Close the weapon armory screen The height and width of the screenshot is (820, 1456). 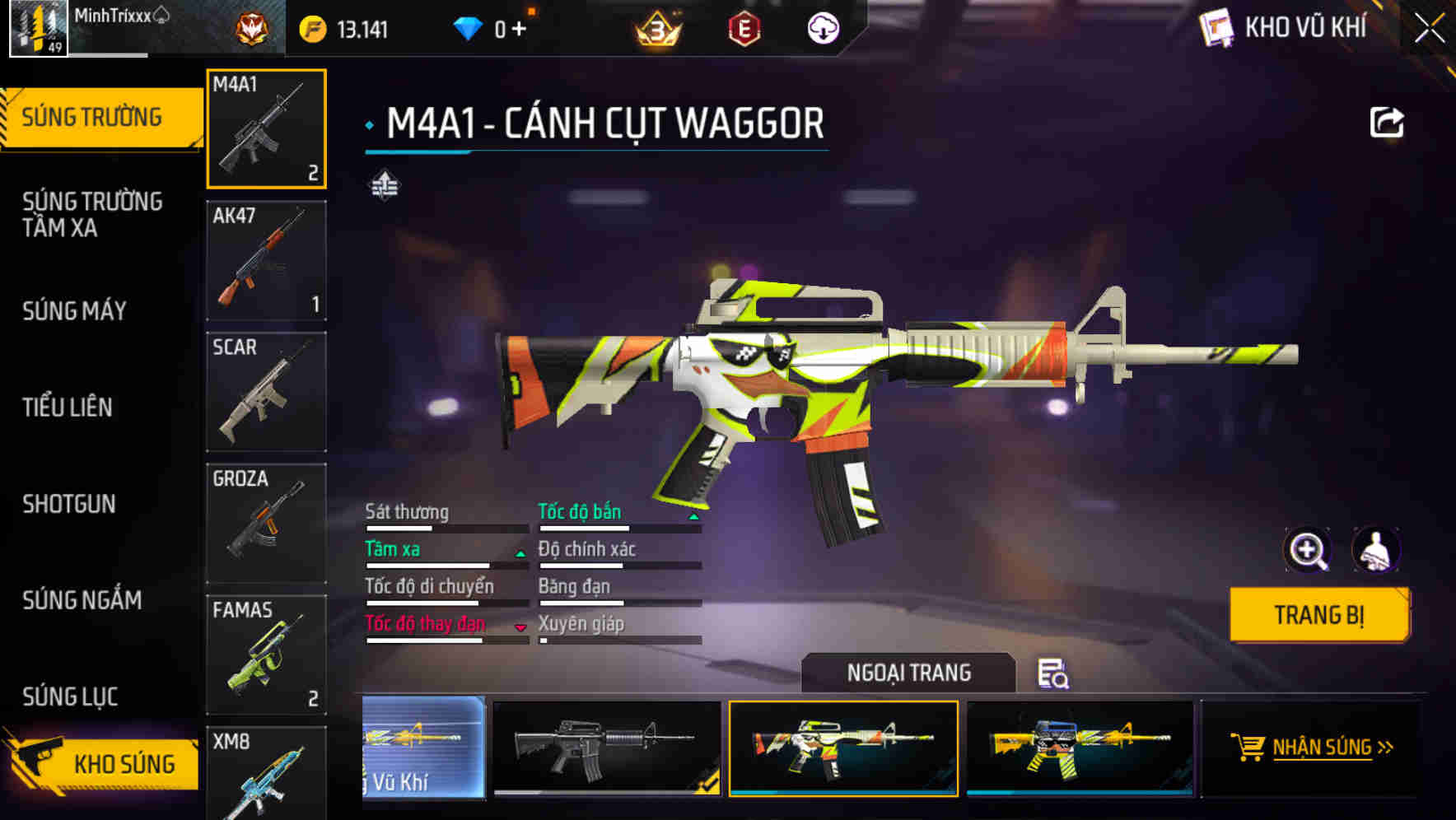[1430, 28]
